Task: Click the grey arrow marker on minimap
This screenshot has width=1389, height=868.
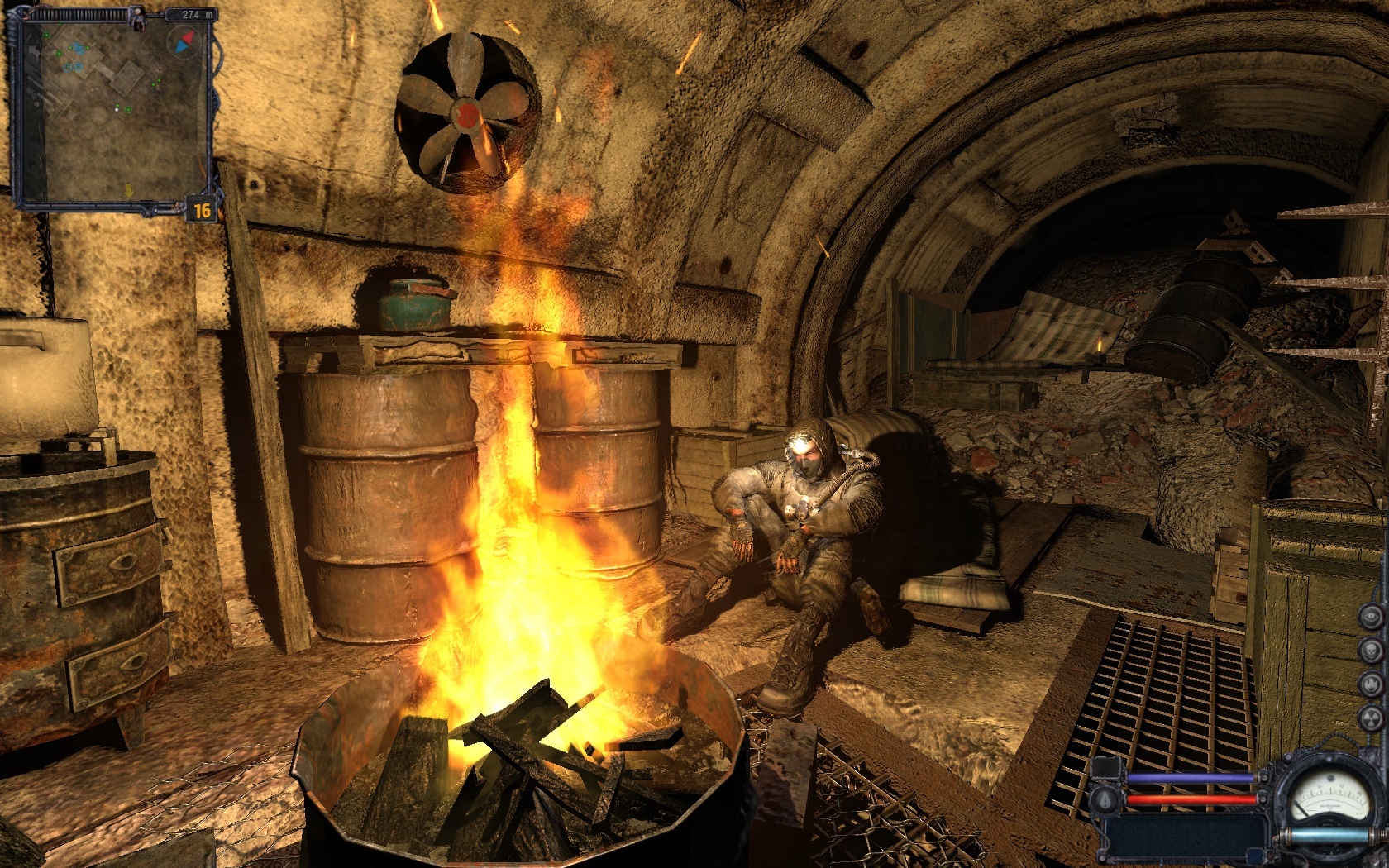Action: [34, 52]
